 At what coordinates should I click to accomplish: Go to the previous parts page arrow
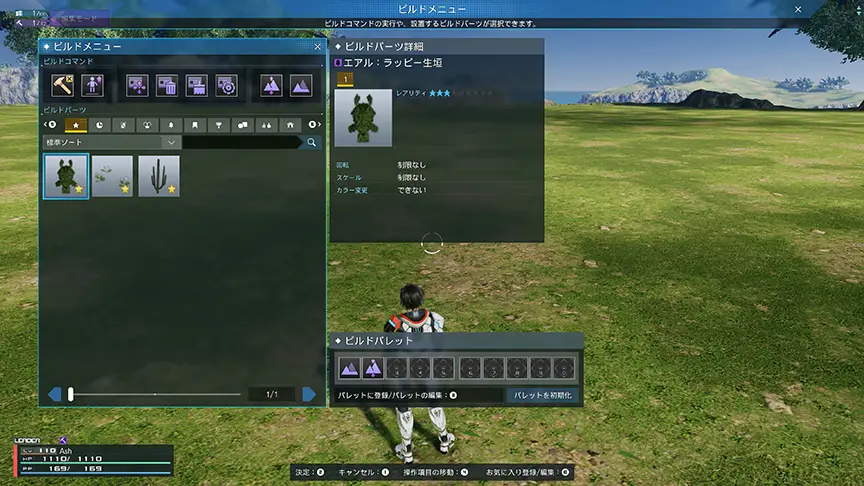(x=54, y=394)
